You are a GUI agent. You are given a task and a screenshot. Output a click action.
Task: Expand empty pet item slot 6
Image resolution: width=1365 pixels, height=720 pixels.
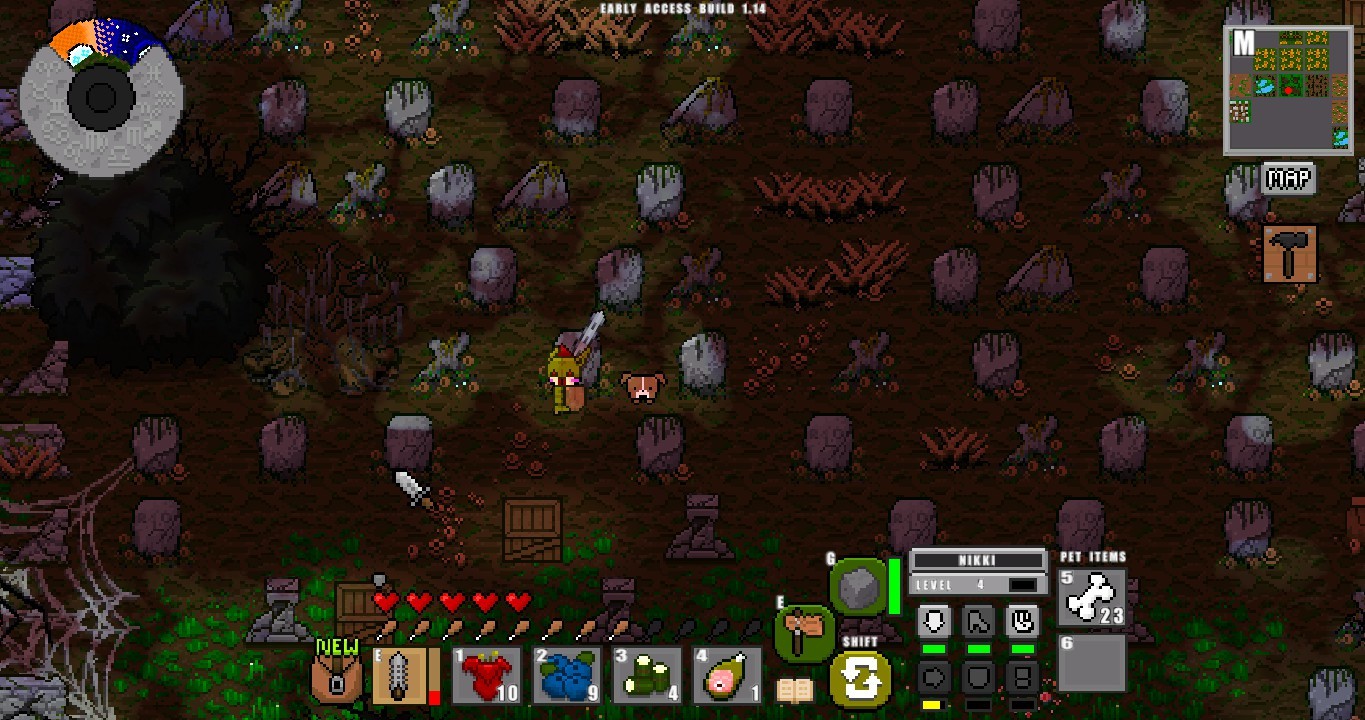point(1090,665)
